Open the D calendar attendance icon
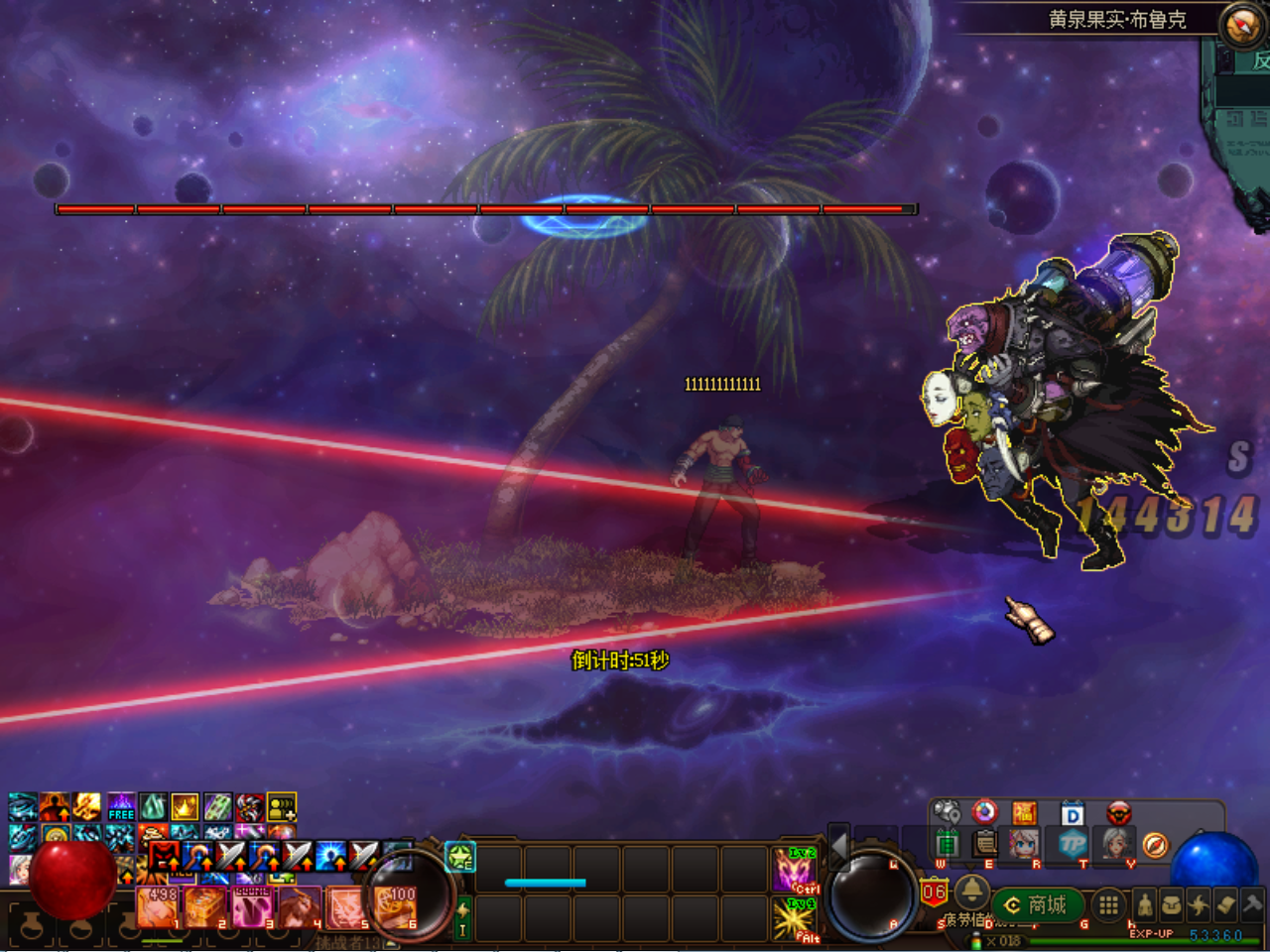This screenshot has height=952, width=1270. click(x=1072, y=813)
